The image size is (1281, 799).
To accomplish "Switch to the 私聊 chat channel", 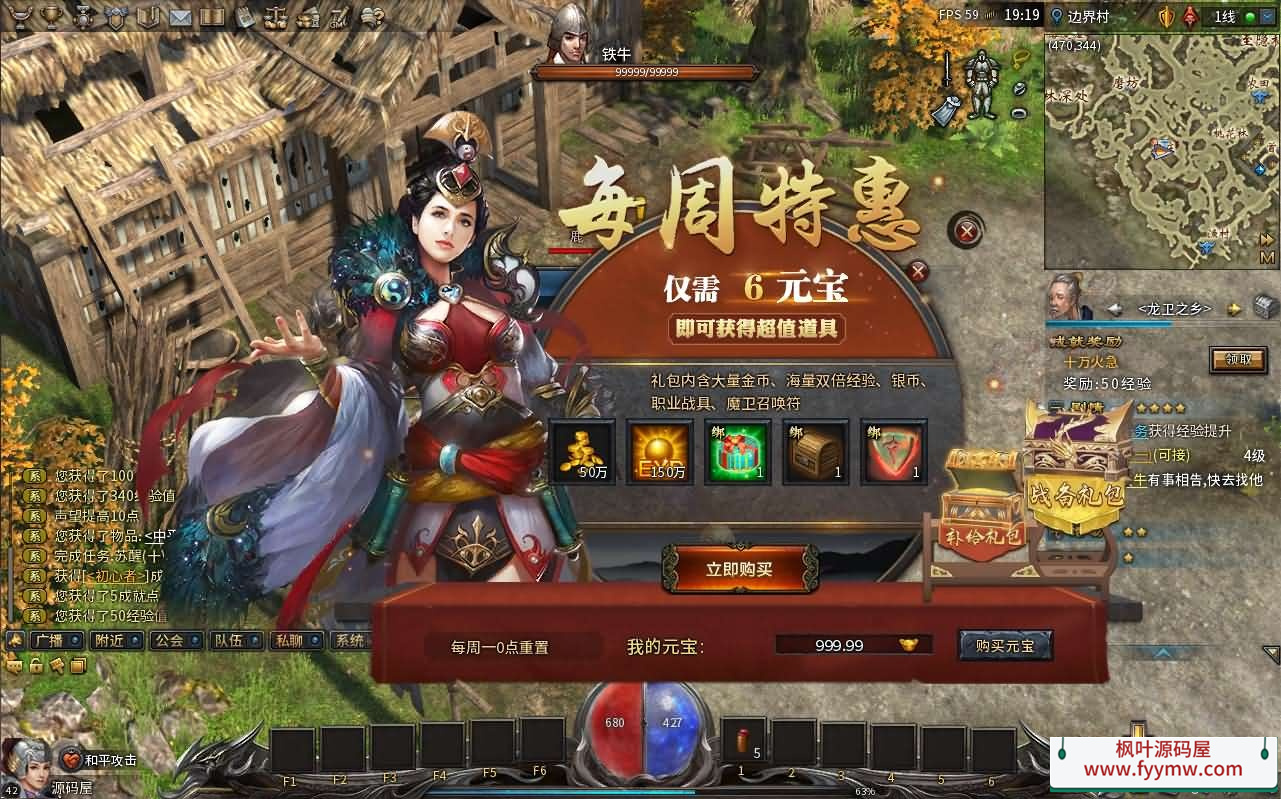I will 288,641.
